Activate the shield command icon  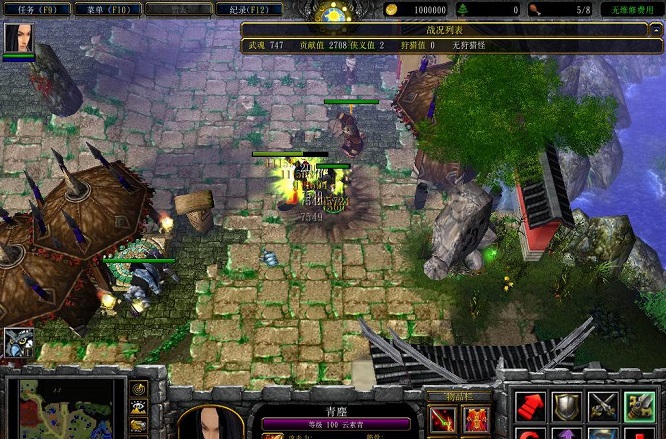pyautogui.click(x=567, y=406)
